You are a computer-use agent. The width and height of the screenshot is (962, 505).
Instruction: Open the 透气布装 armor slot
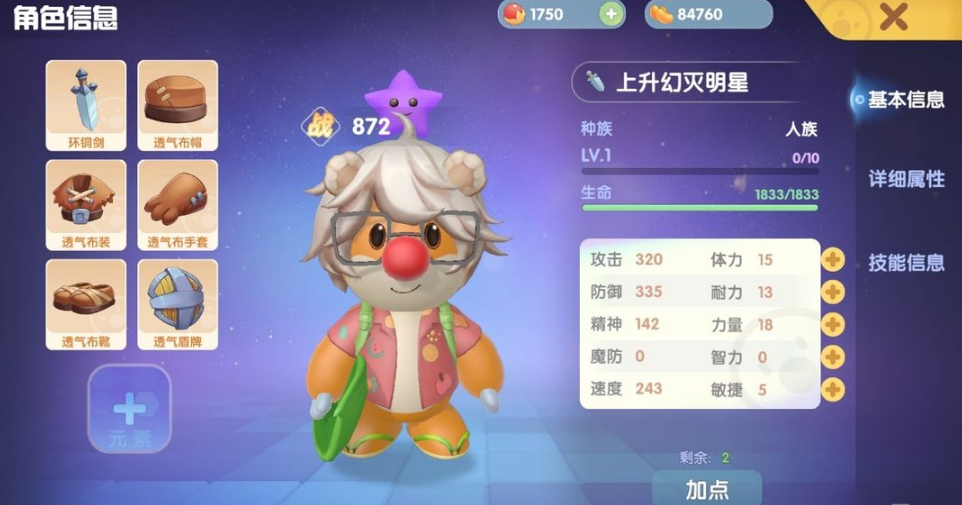tap(86, 205)
